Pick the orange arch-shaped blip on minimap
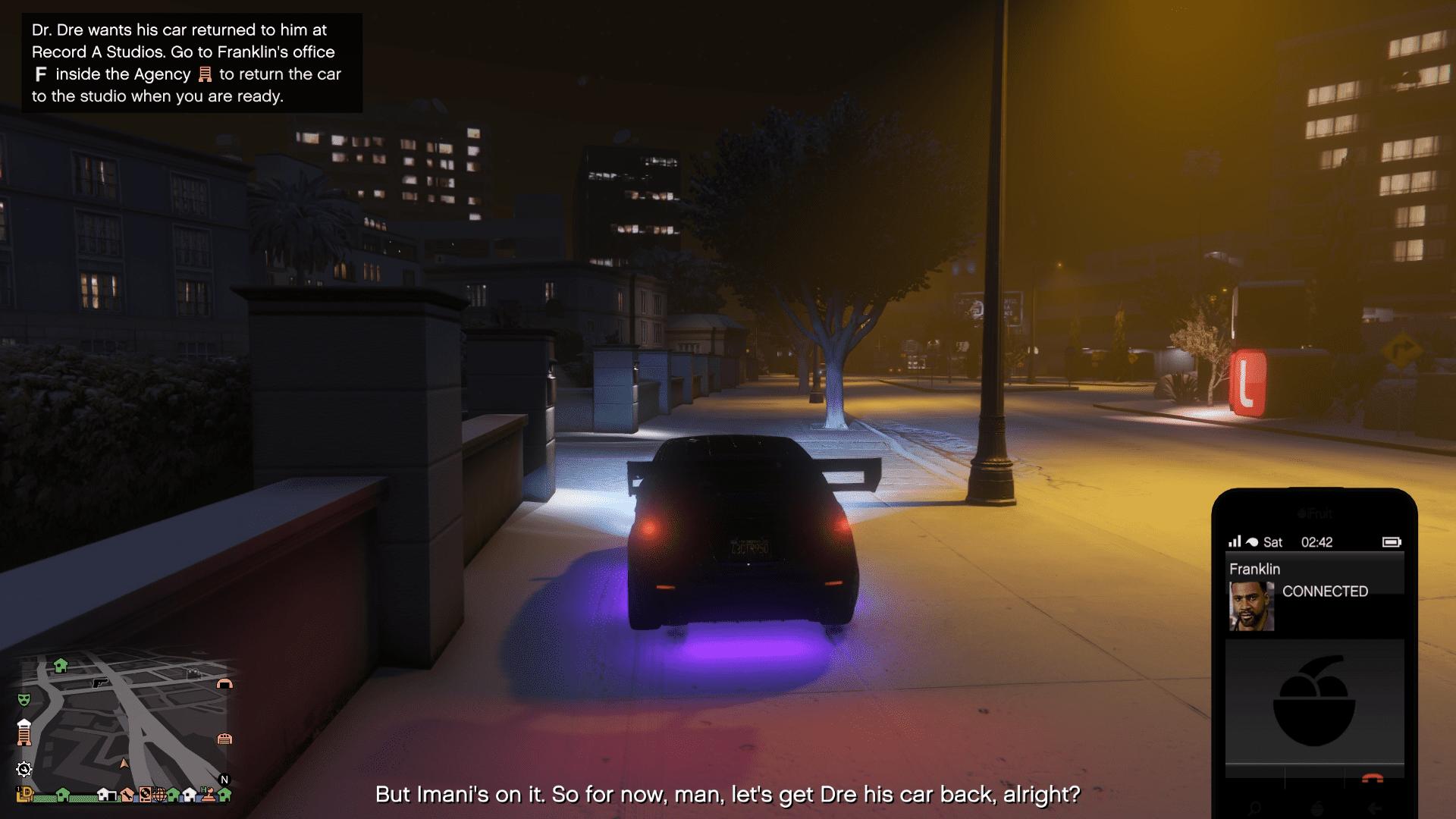This screenshot has height=819, width=1456. pos(224,684)
